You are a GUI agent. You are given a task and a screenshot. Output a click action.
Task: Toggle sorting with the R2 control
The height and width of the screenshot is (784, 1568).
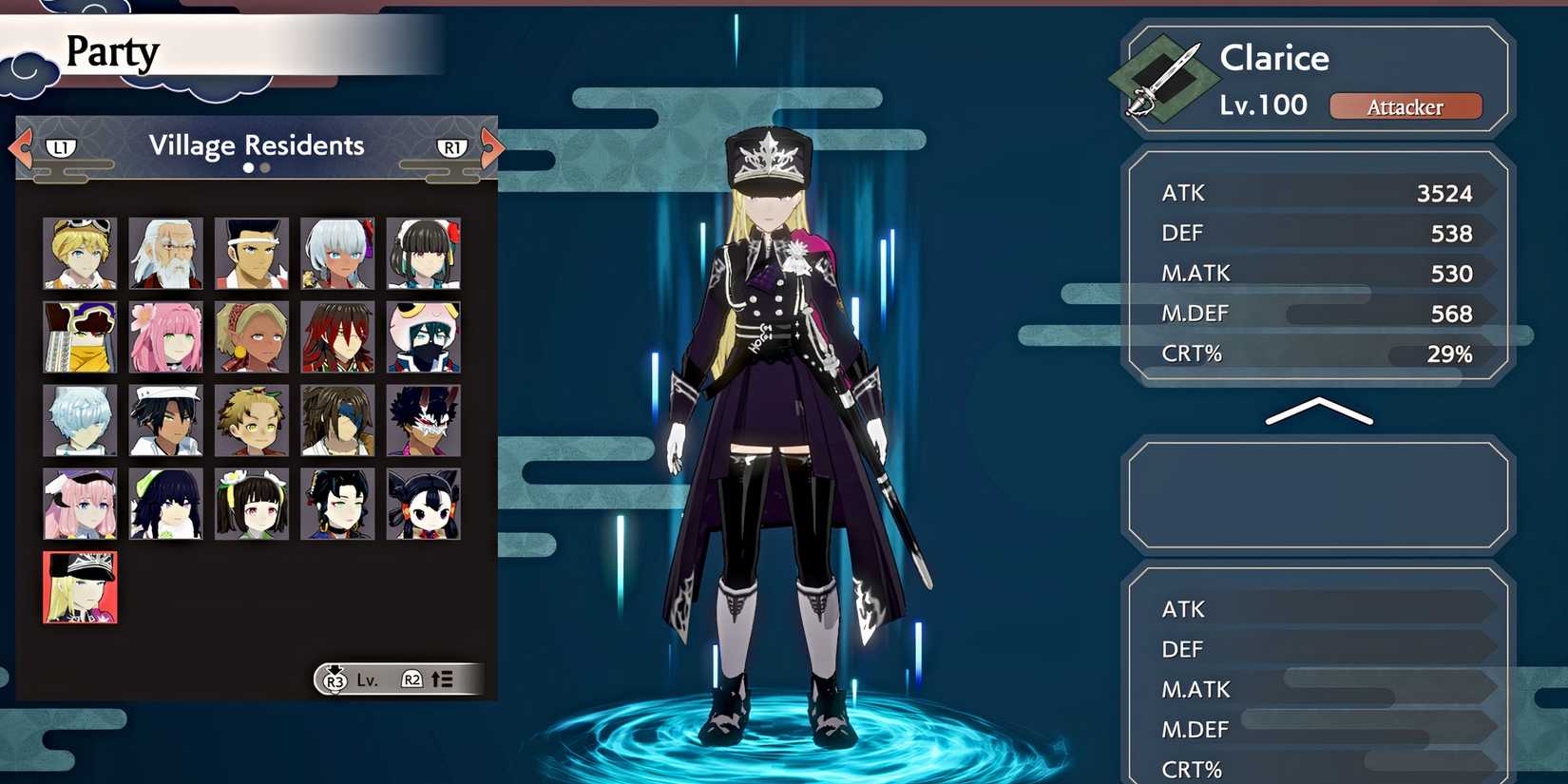coord(412,679)
